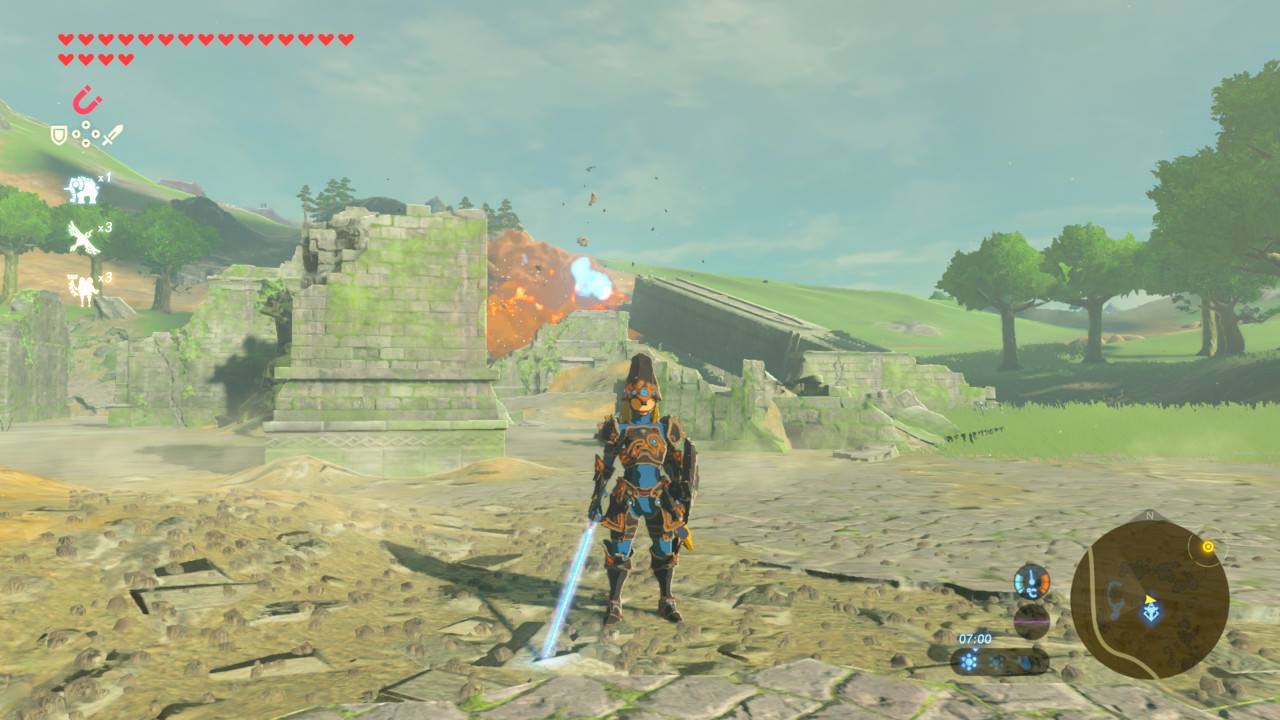This screenshot has height=720, width=1280.
Task: Click the shield icon on the quick-select pad
Action: point(59,134)
